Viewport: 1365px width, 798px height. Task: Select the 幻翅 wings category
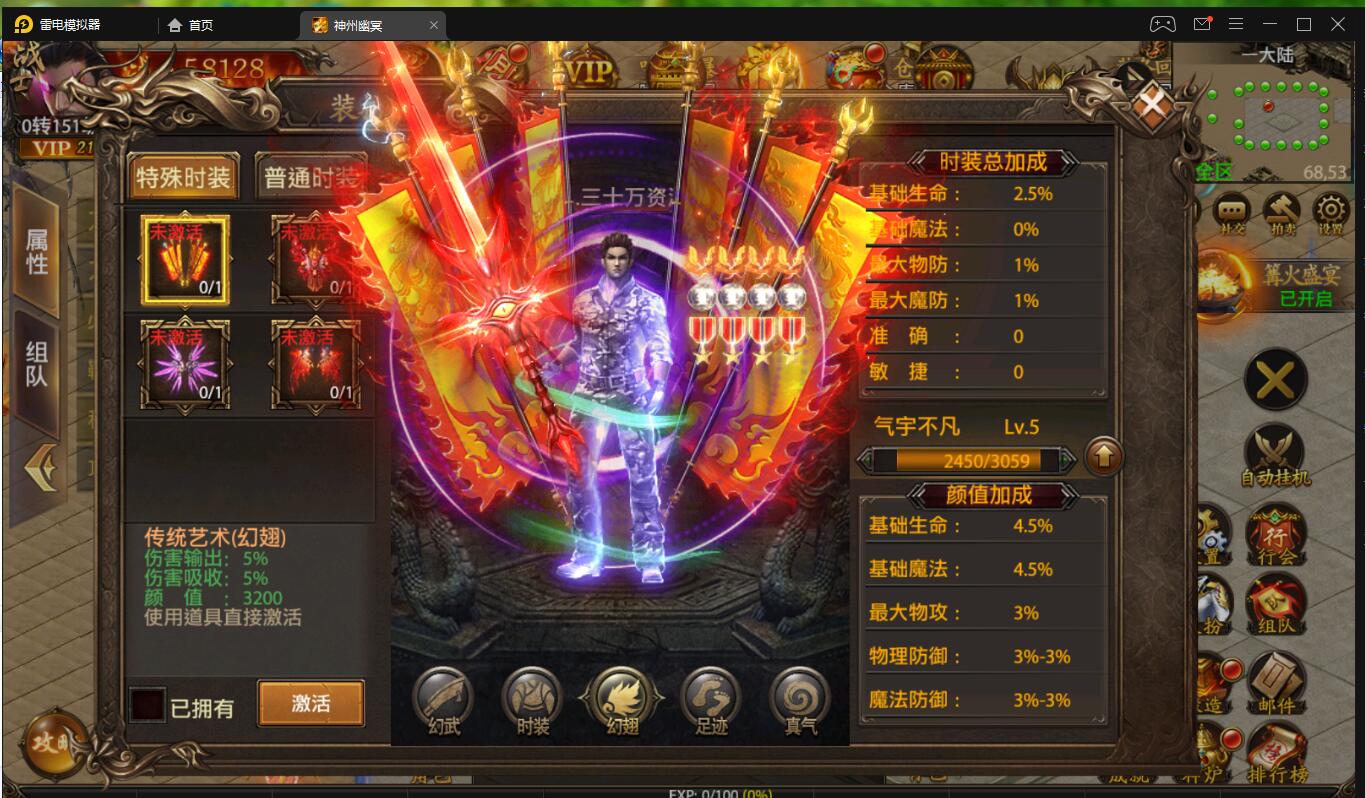[622, 699]
